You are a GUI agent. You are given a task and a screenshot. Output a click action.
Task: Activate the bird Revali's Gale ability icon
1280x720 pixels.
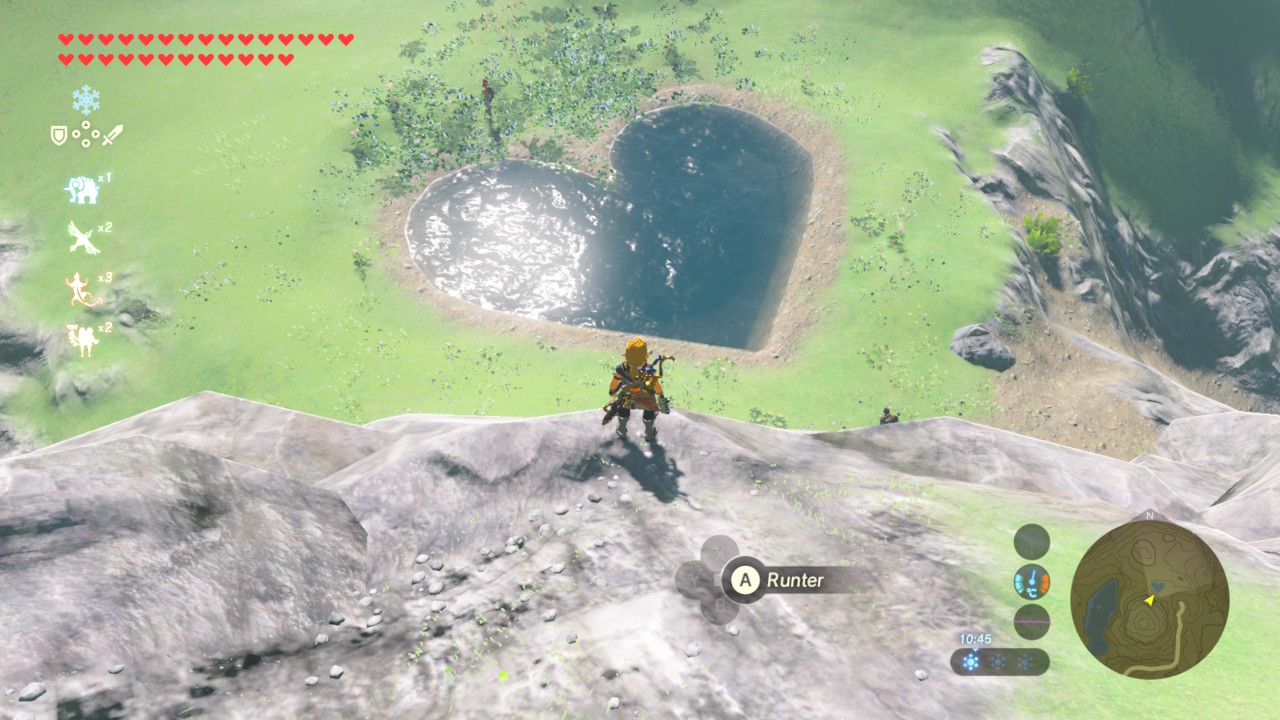point(83,238)
